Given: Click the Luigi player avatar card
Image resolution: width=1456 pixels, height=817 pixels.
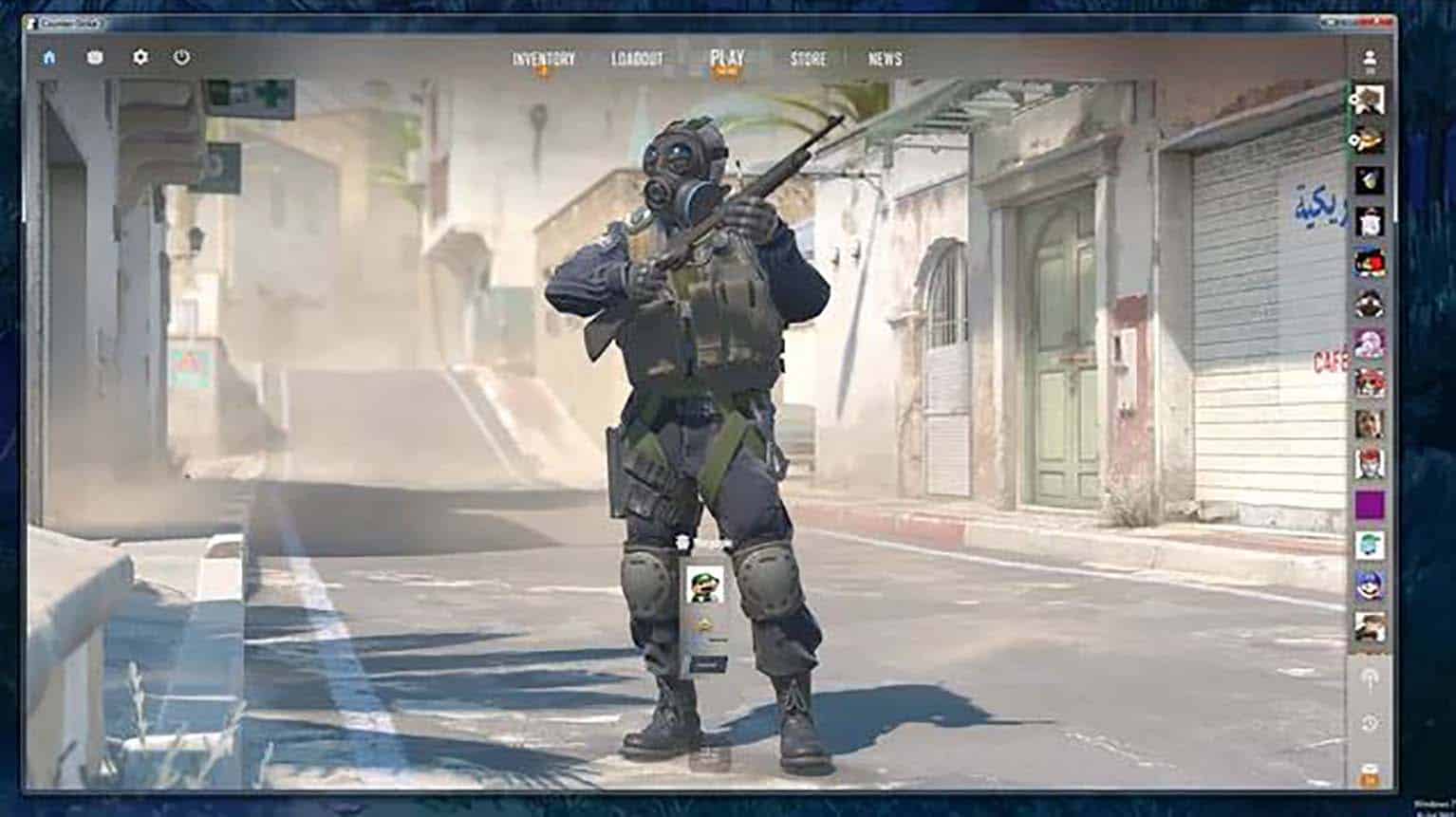Looking at the screenshot, I should coord(704,586).
